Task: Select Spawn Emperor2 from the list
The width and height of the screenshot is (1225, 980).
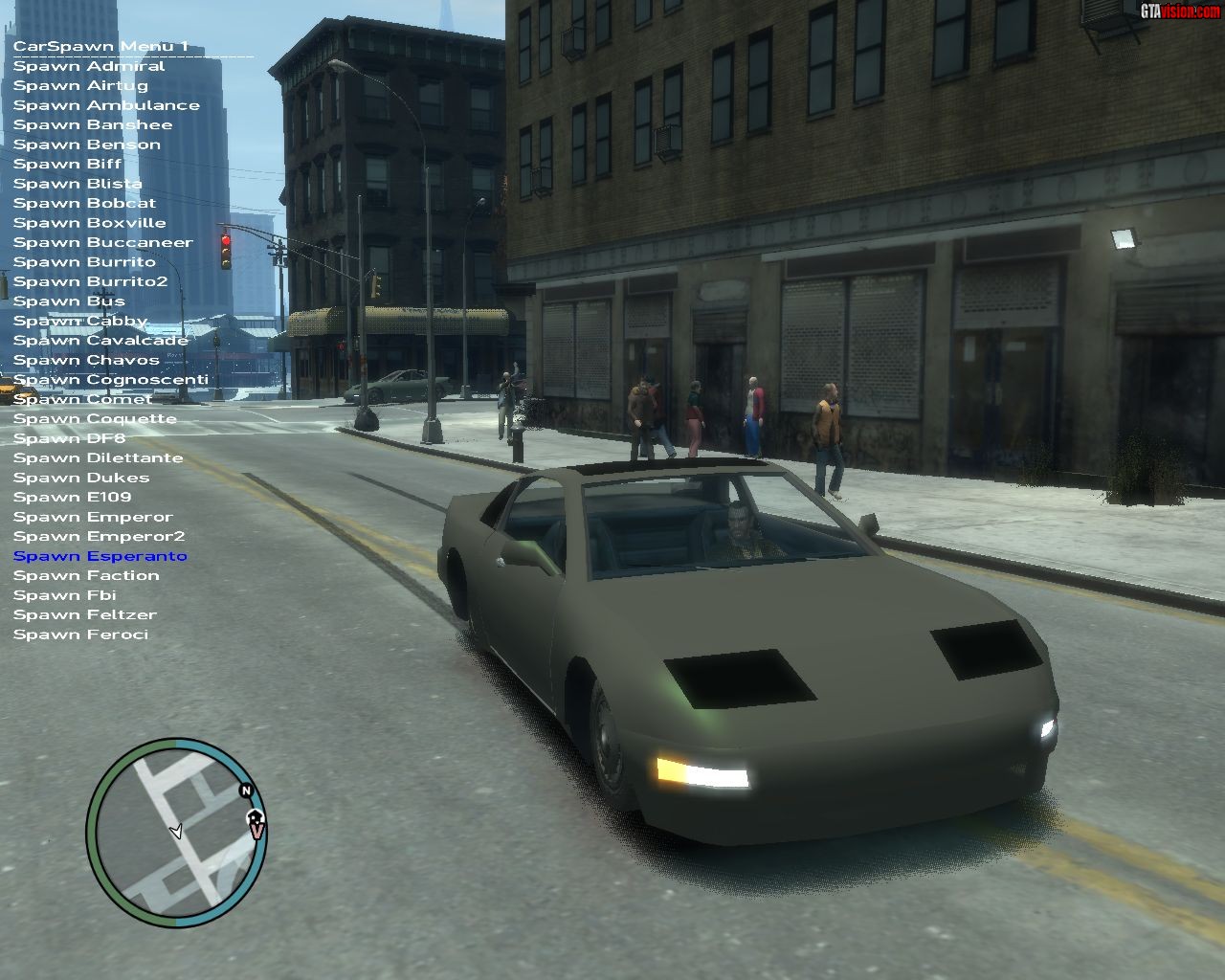Action: click(x=99, y=536)
